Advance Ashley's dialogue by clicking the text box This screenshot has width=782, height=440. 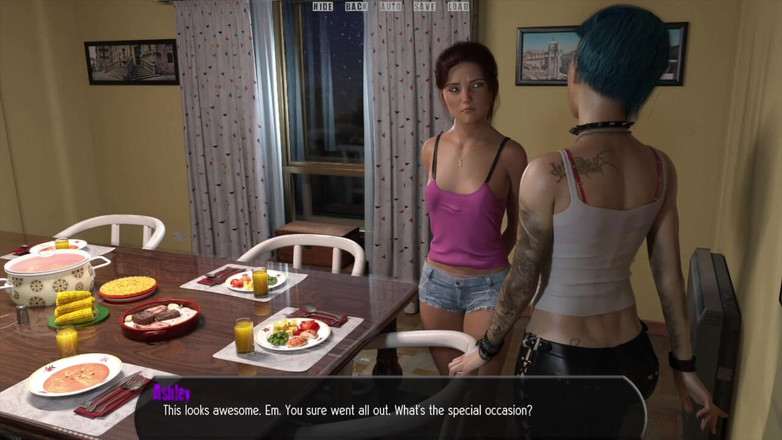390,409
